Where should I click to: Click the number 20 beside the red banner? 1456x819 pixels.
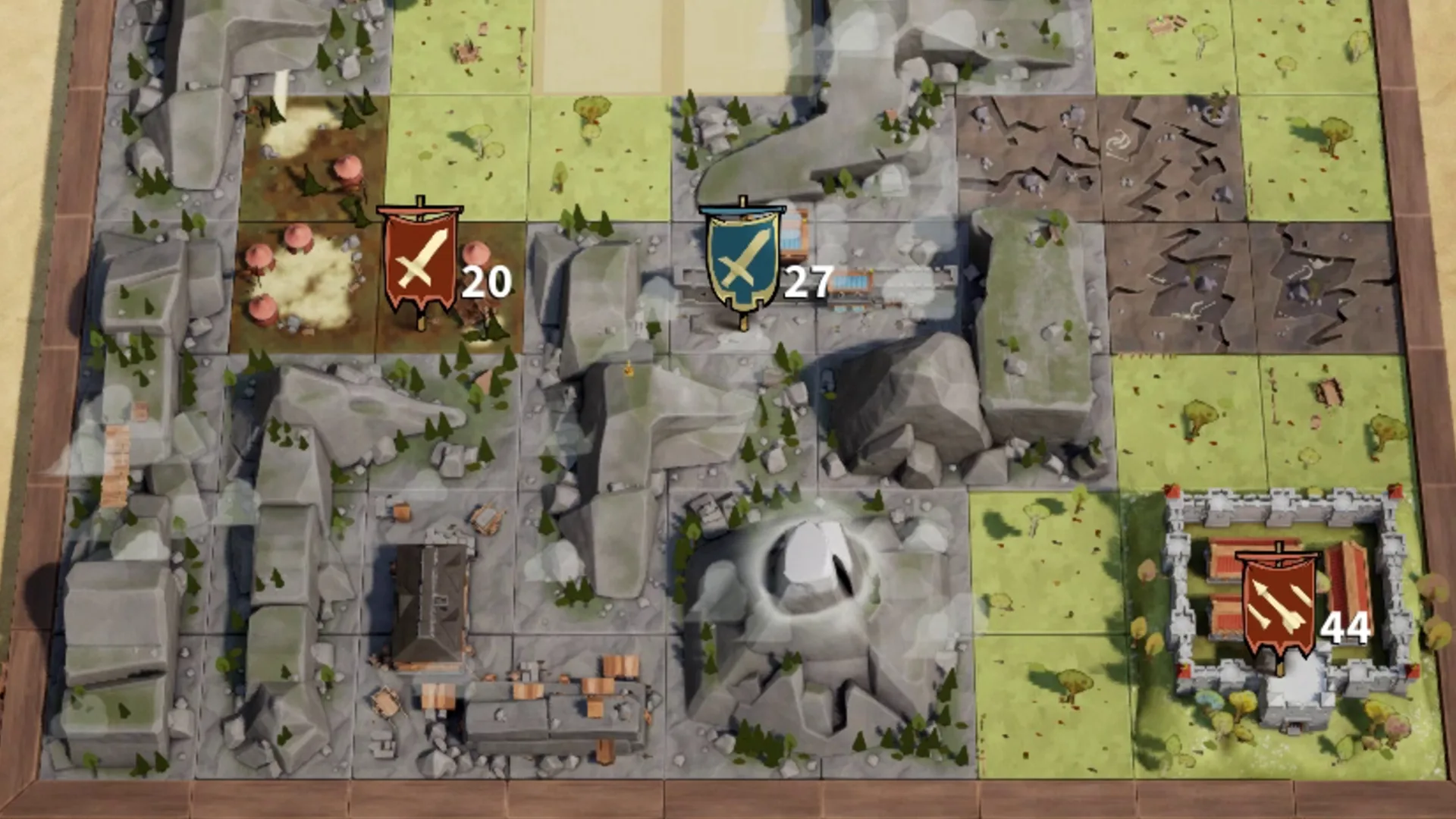click(488, 284)
